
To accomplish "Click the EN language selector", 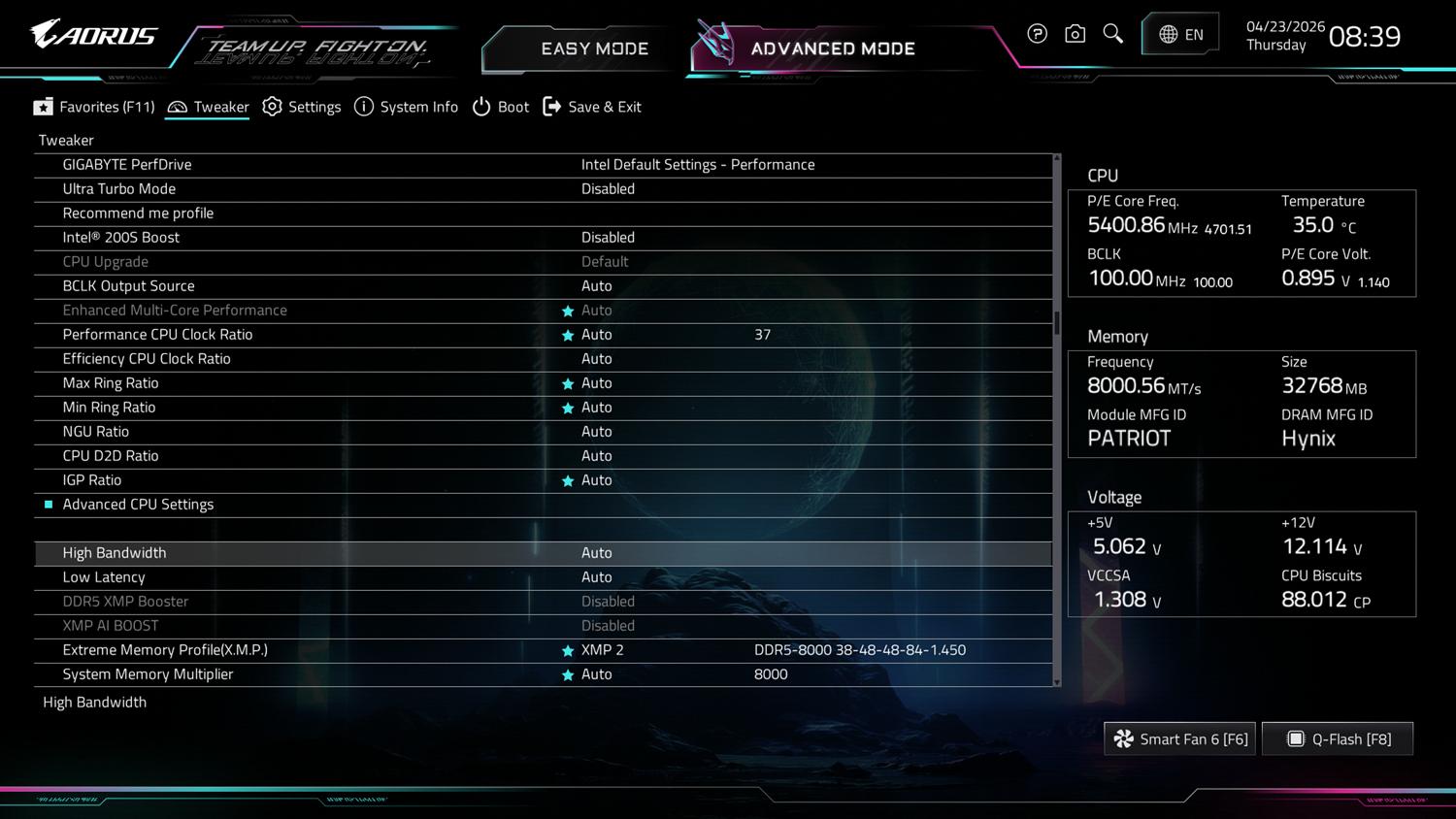I will pyautogui.click(x=1180, y=35).
